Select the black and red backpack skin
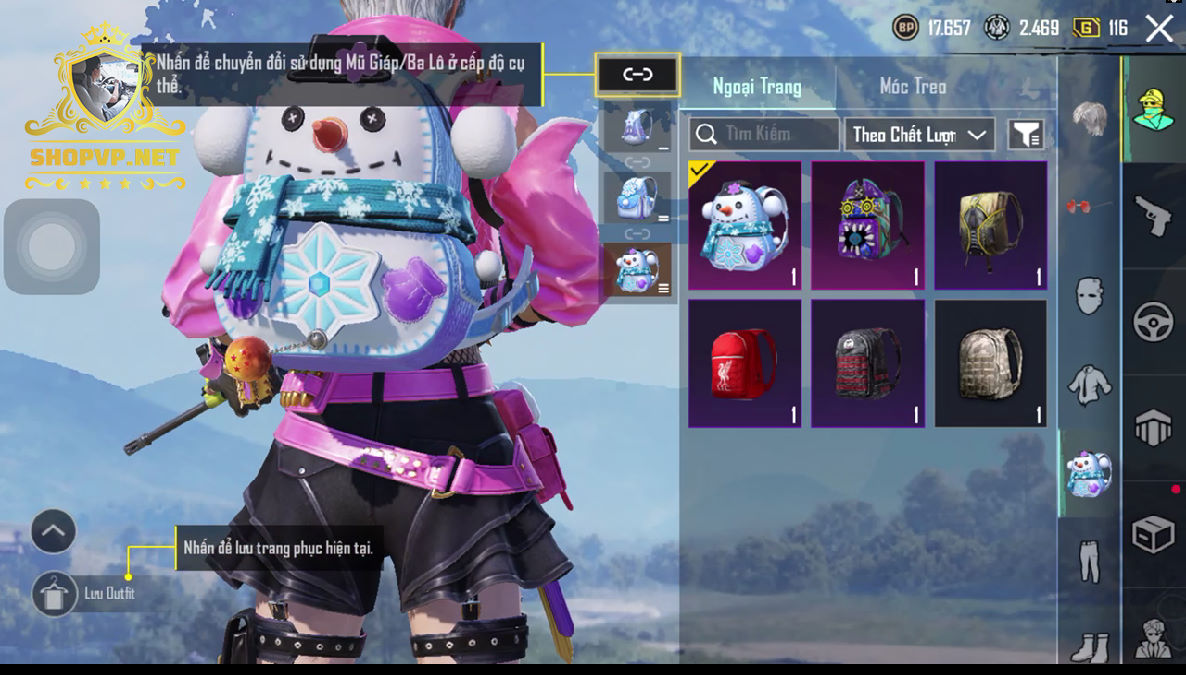 click(x=868, y=363)
